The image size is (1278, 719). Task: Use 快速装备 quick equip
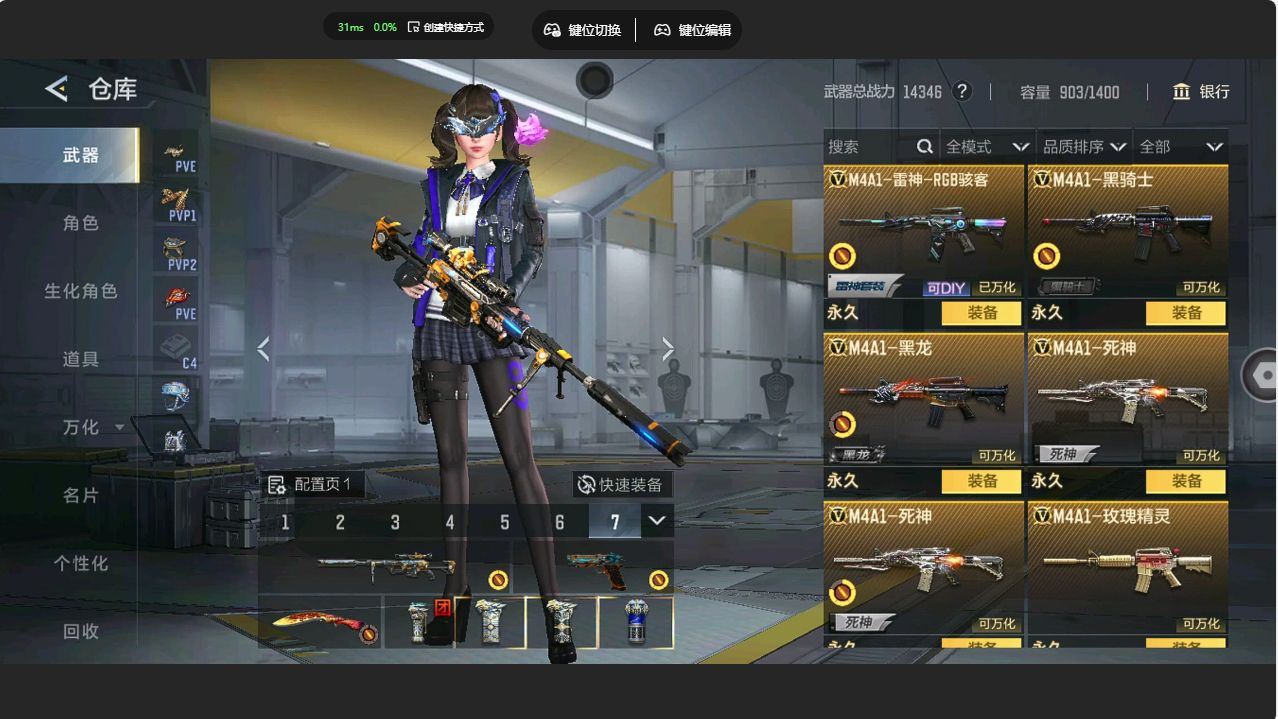point(621,485)
